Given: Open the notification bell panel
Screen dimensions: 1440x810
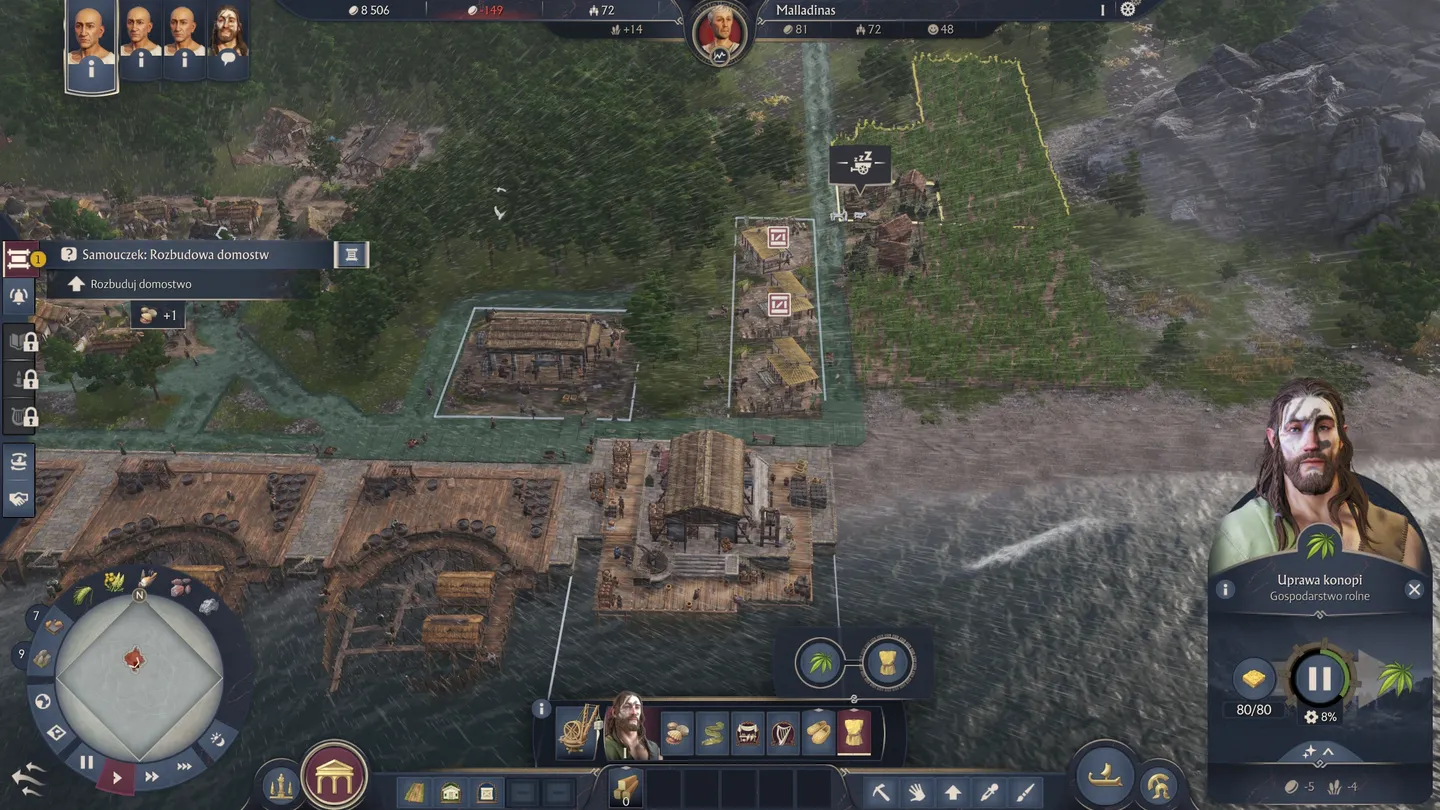Looking at the screenshot, I should click(19, 296).
